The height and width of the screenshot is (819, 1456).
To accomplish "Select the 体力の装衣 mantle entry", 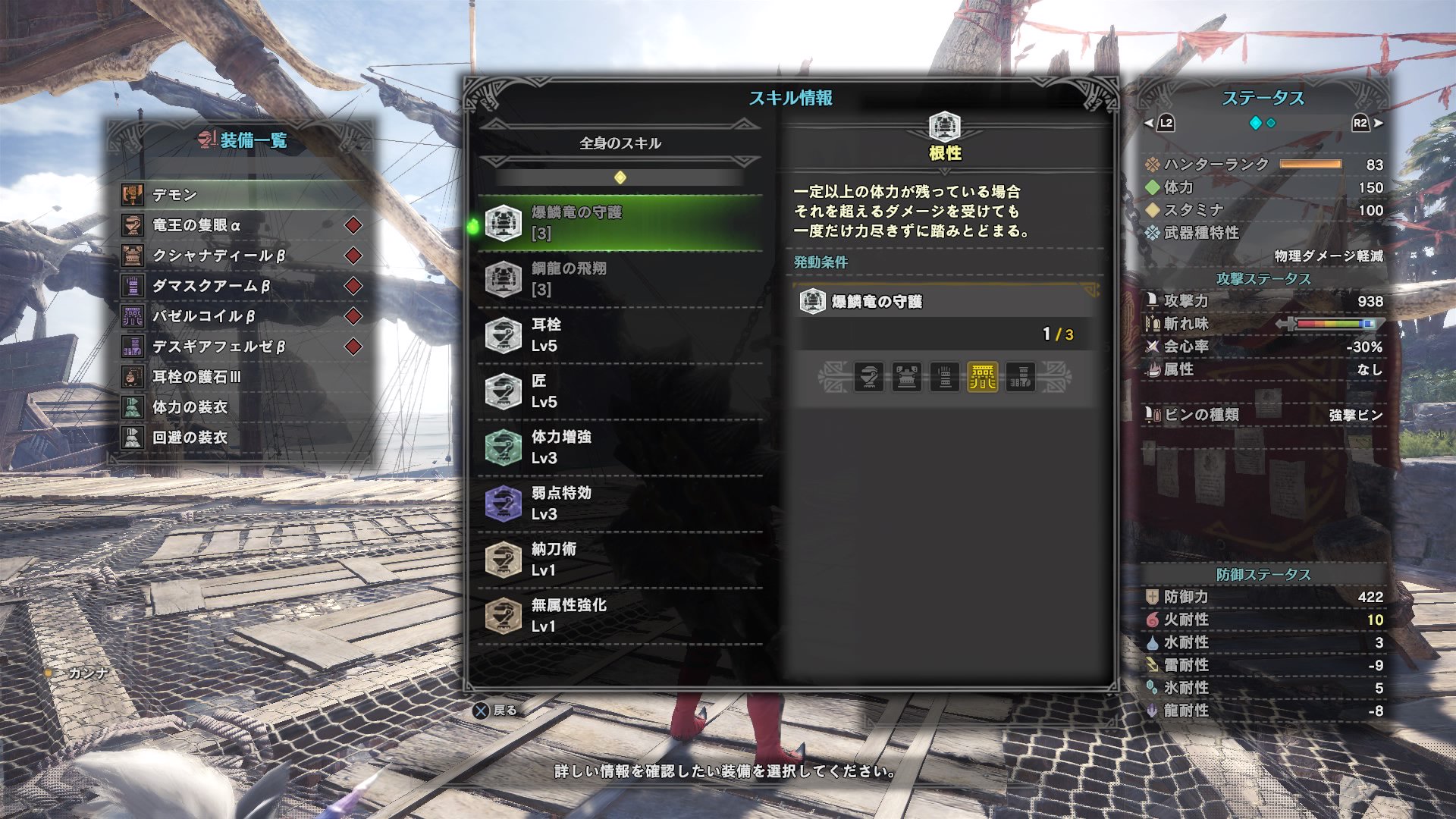I will click(x=190, y=408).
